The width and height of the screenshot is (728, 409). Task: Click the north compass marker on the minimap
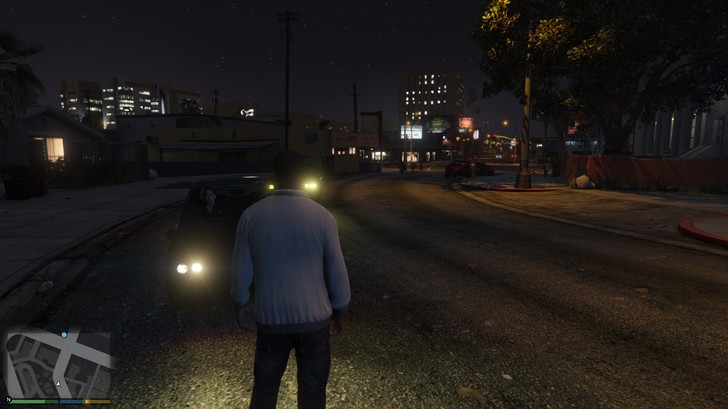(x=9, y=398)
